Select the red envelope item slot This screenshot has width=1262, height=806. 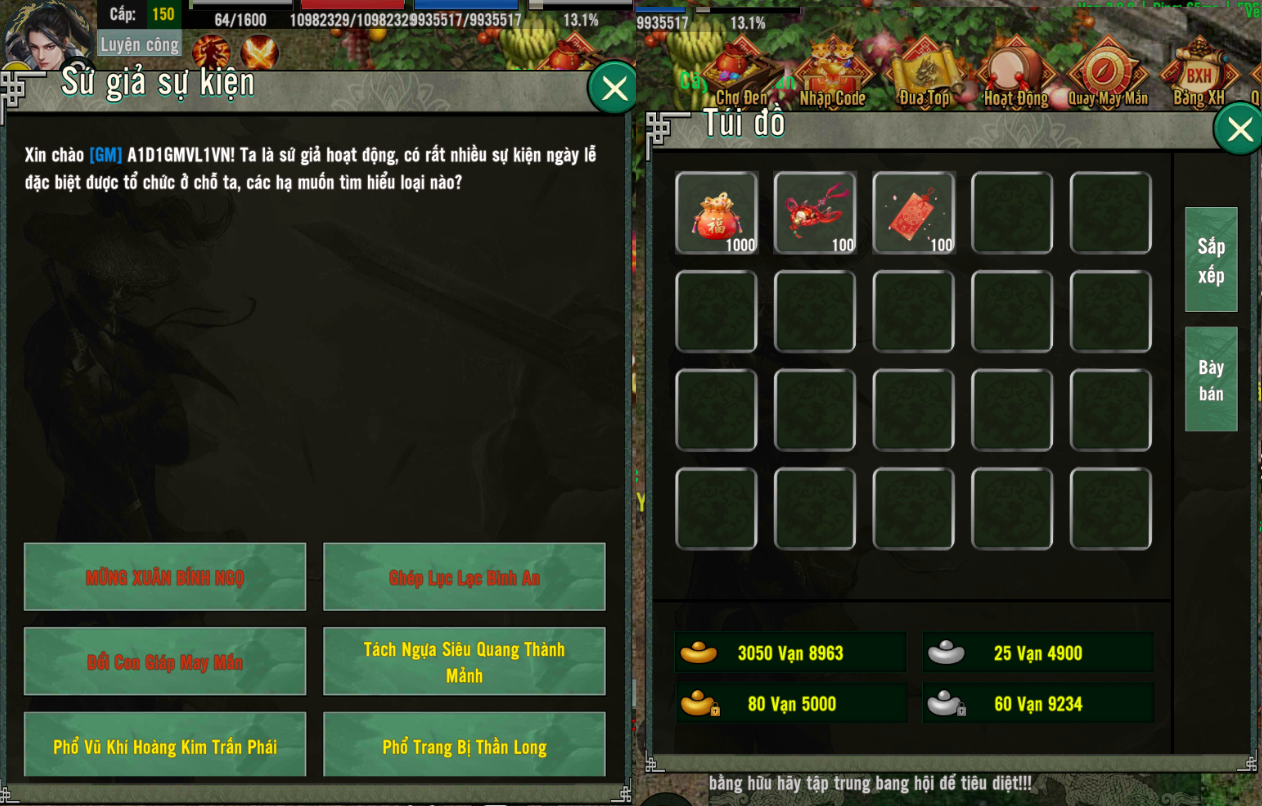tap(914, 213)
